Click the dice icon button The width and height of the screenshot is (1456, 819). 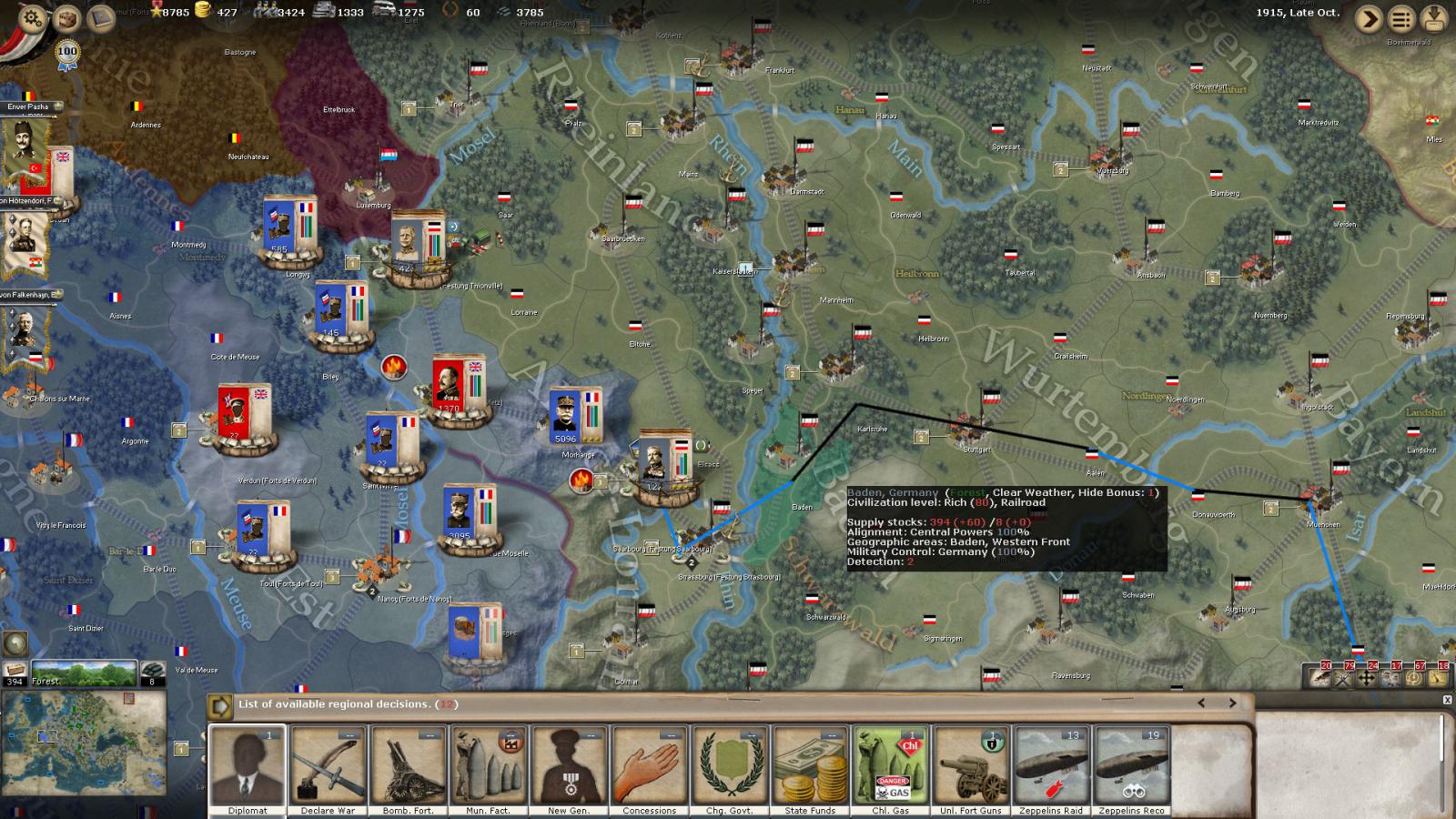(66, 18)
